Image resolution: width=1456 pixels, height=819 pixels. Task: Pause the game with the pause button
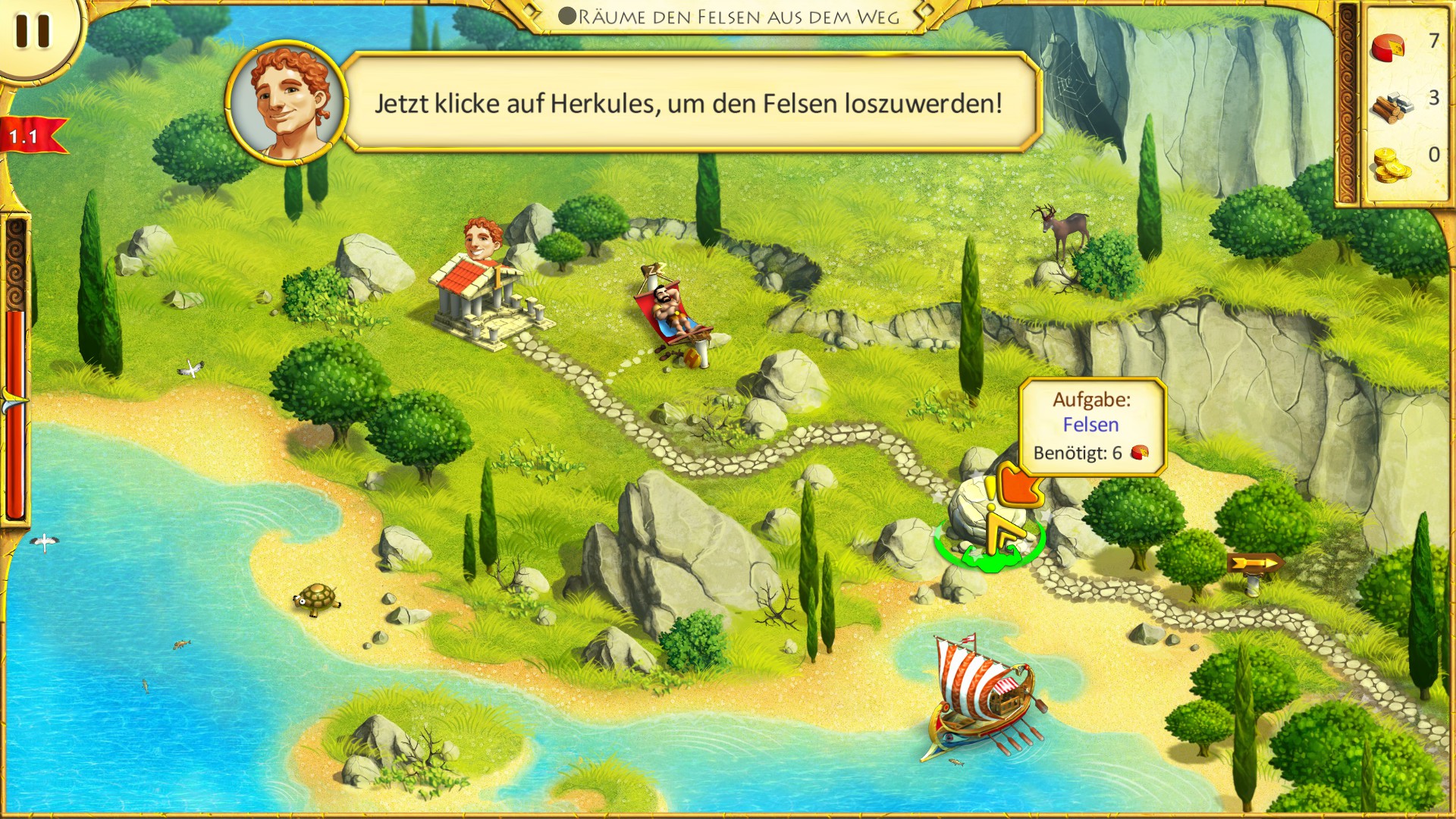pos(33,31)
